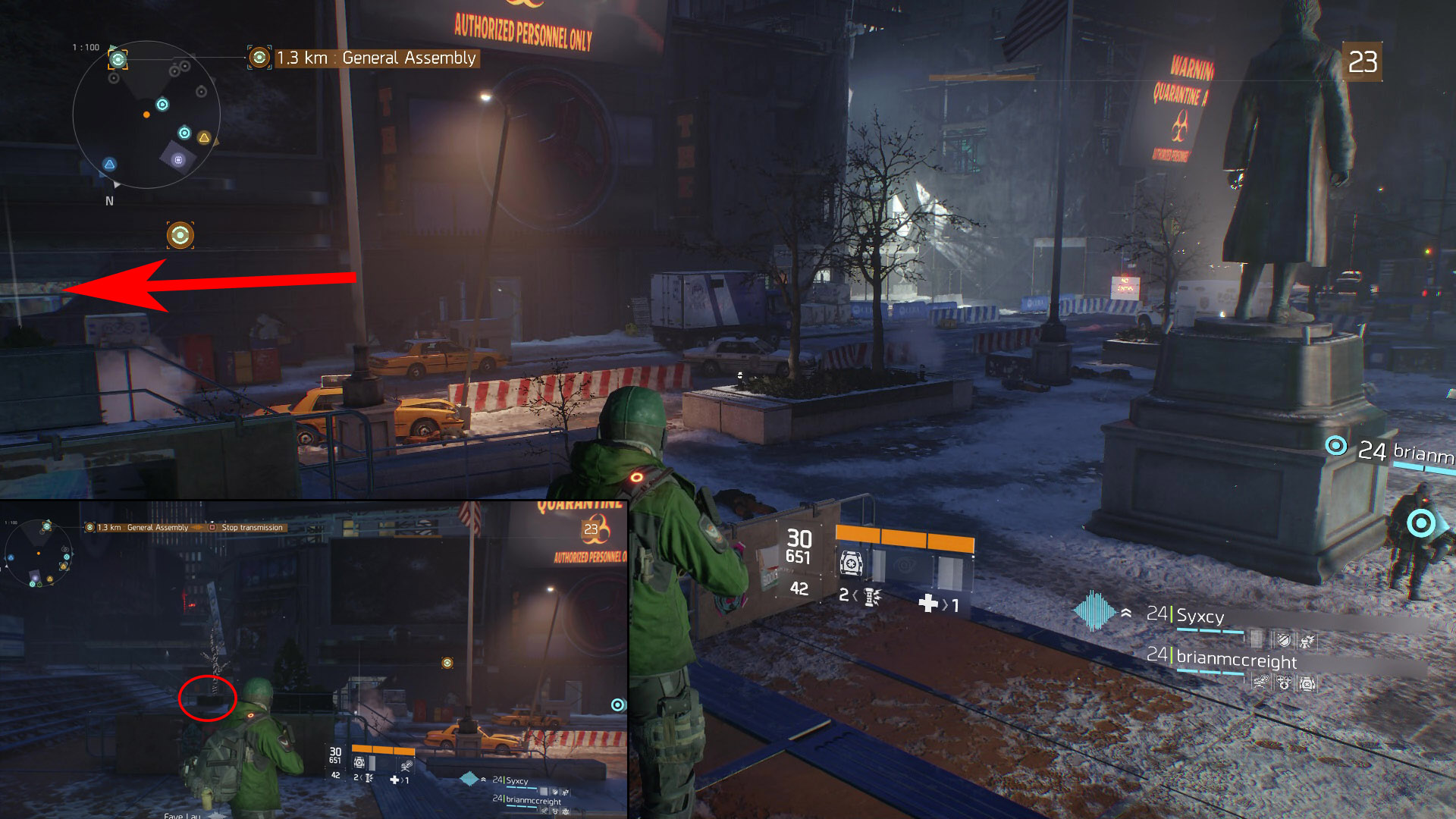Select group member Syxcy

[1199, 616]
